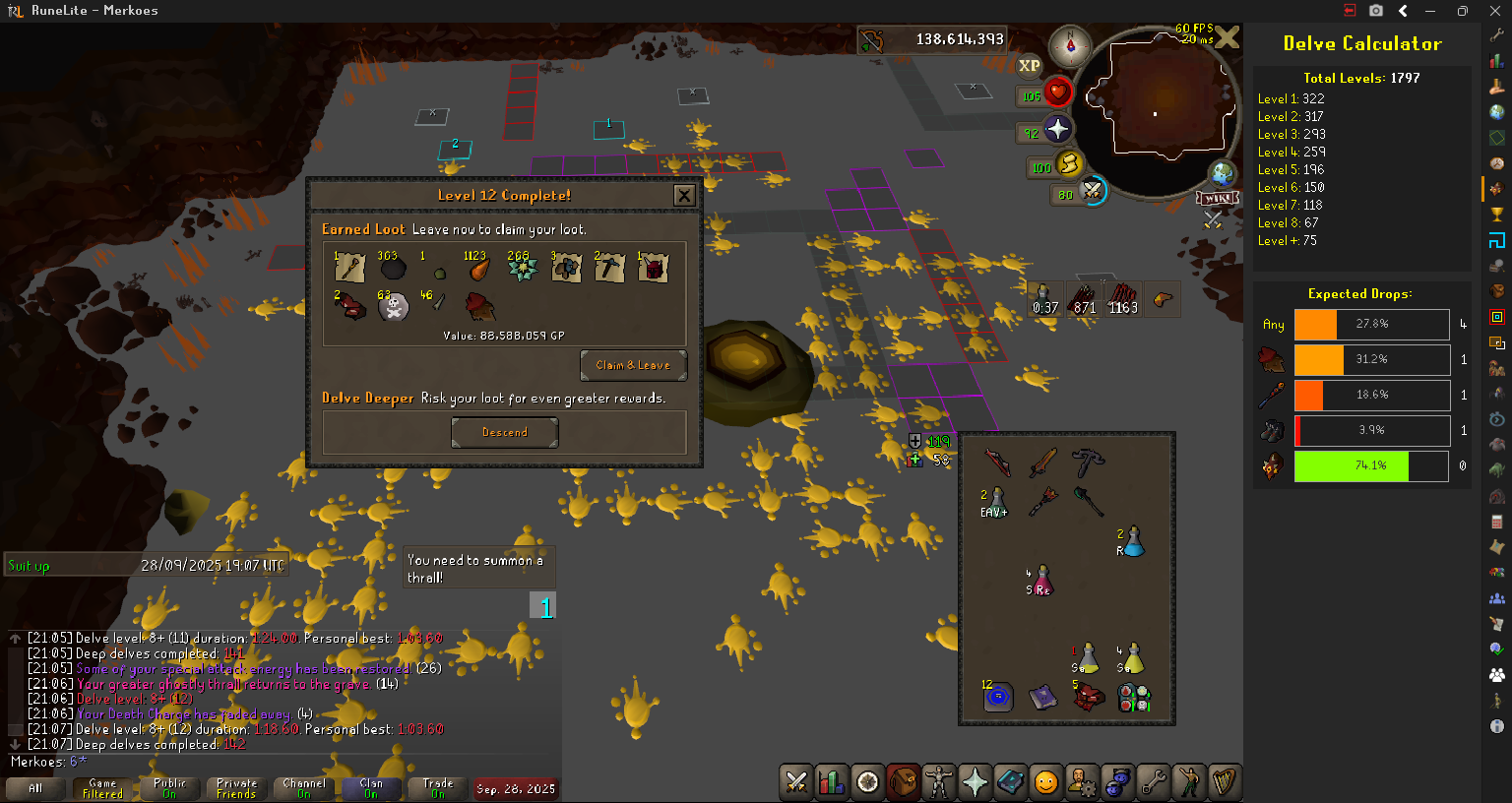Click the blue rune pouch in inventory
Screen dimensions: 1512x803
(x=997, y=698)
